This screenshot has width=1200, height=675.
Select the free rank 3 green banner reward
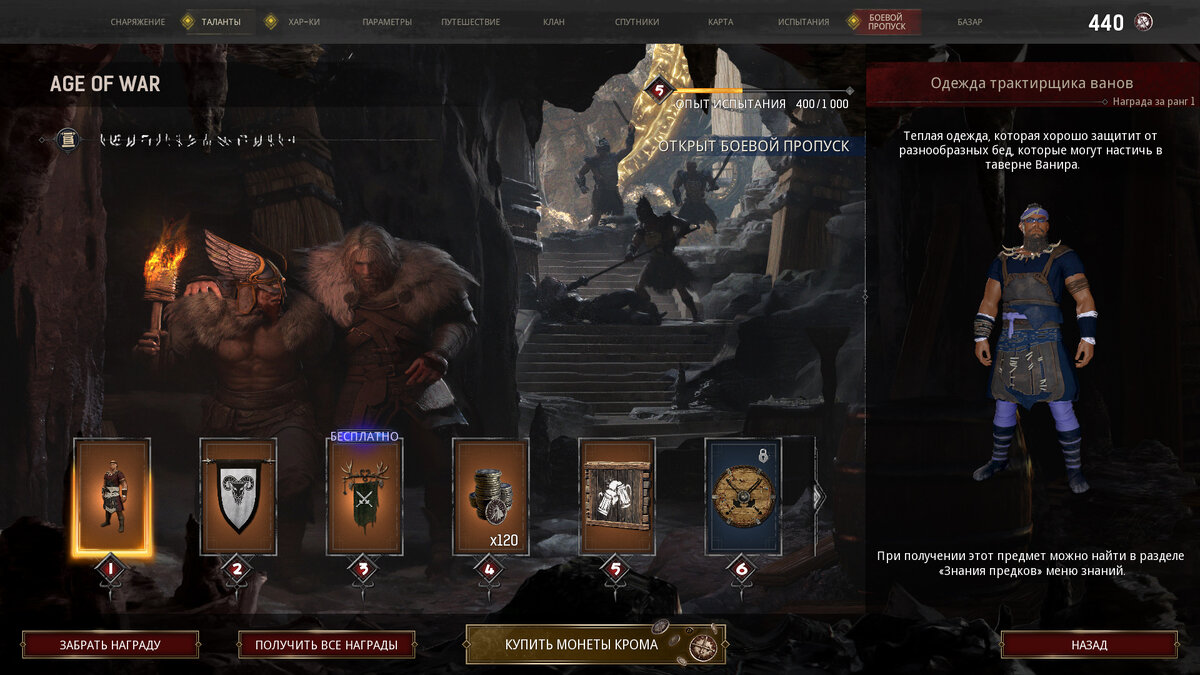(364, 496)
